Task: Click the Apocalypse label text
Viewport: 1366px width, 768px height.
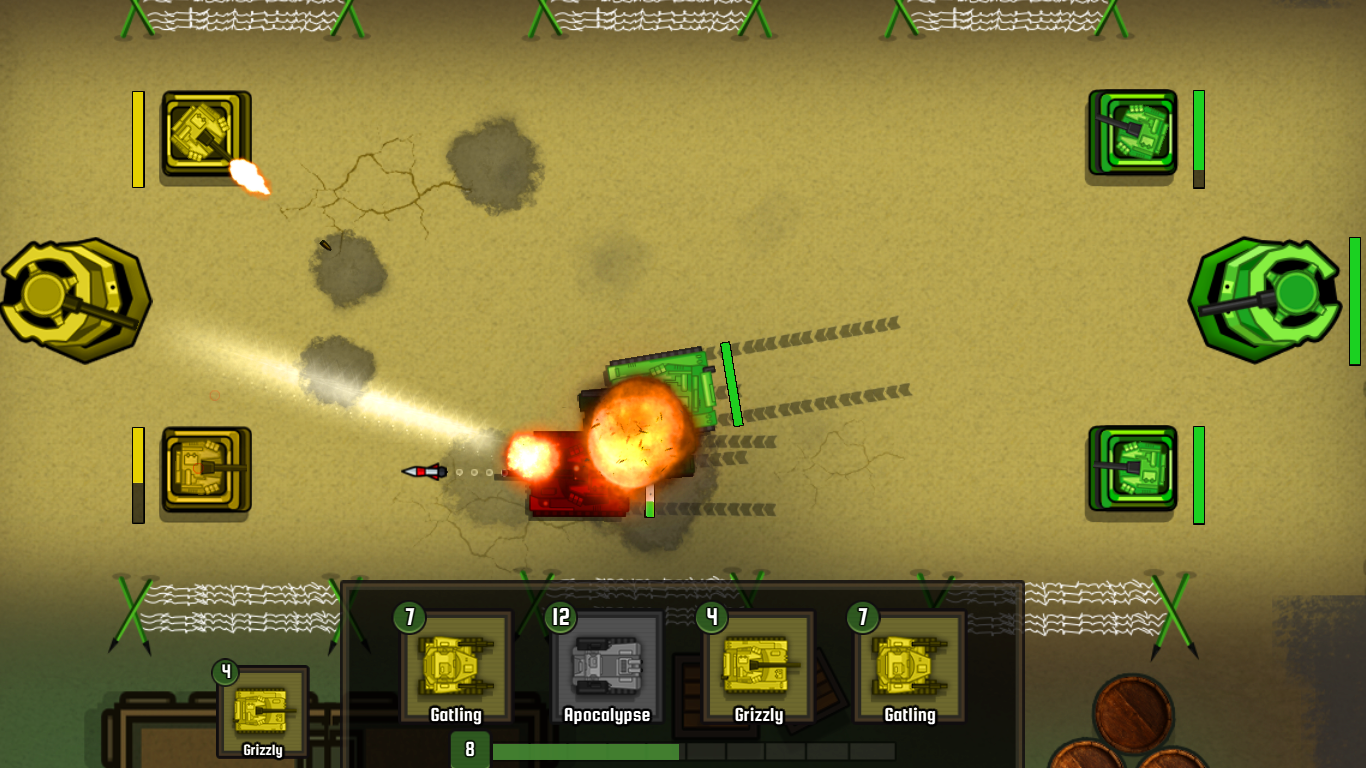Action: pyautogui.click(x=606, y=715)
